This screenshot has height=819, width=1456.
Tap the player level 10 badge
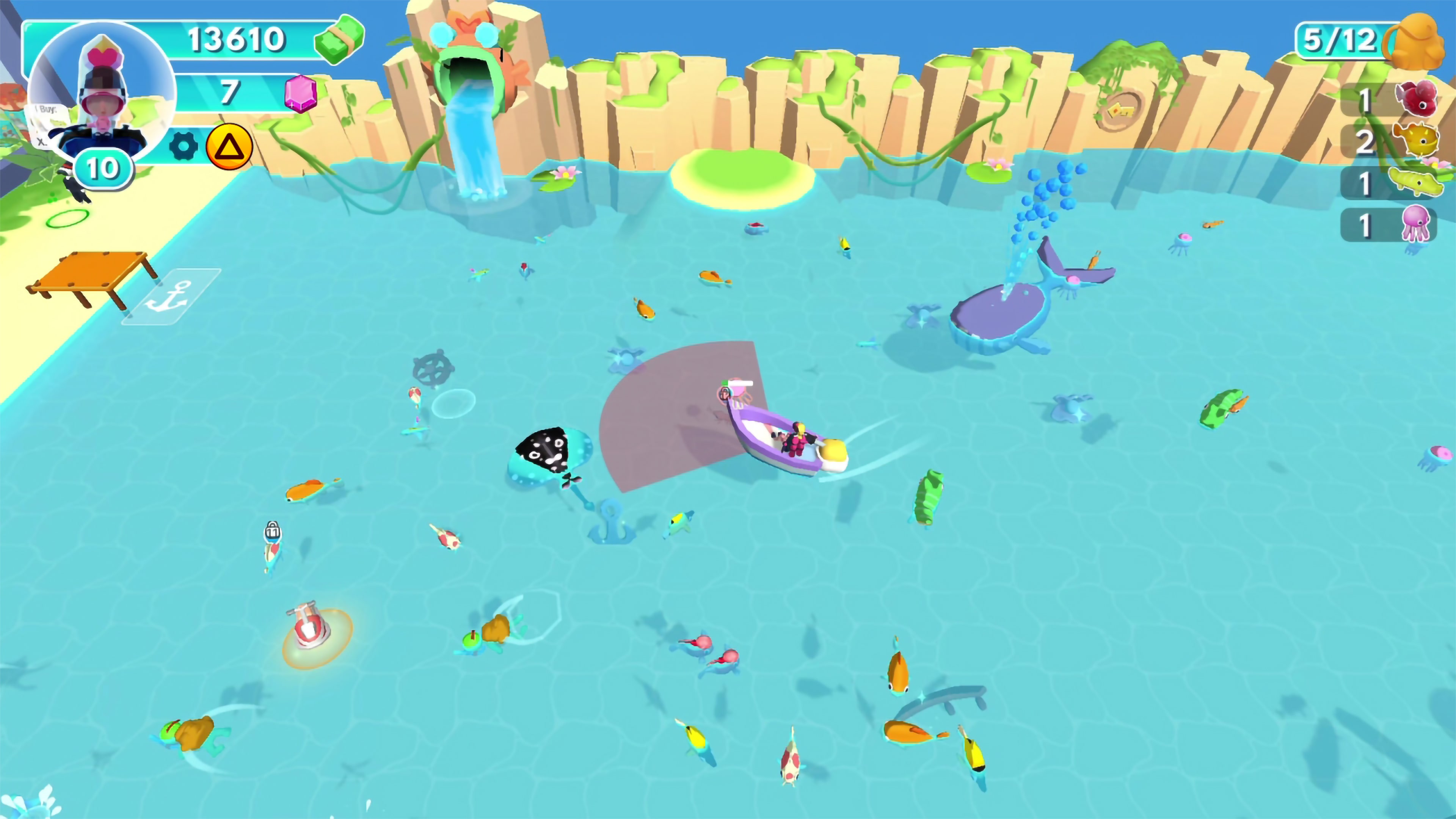[x=102, y=167]
